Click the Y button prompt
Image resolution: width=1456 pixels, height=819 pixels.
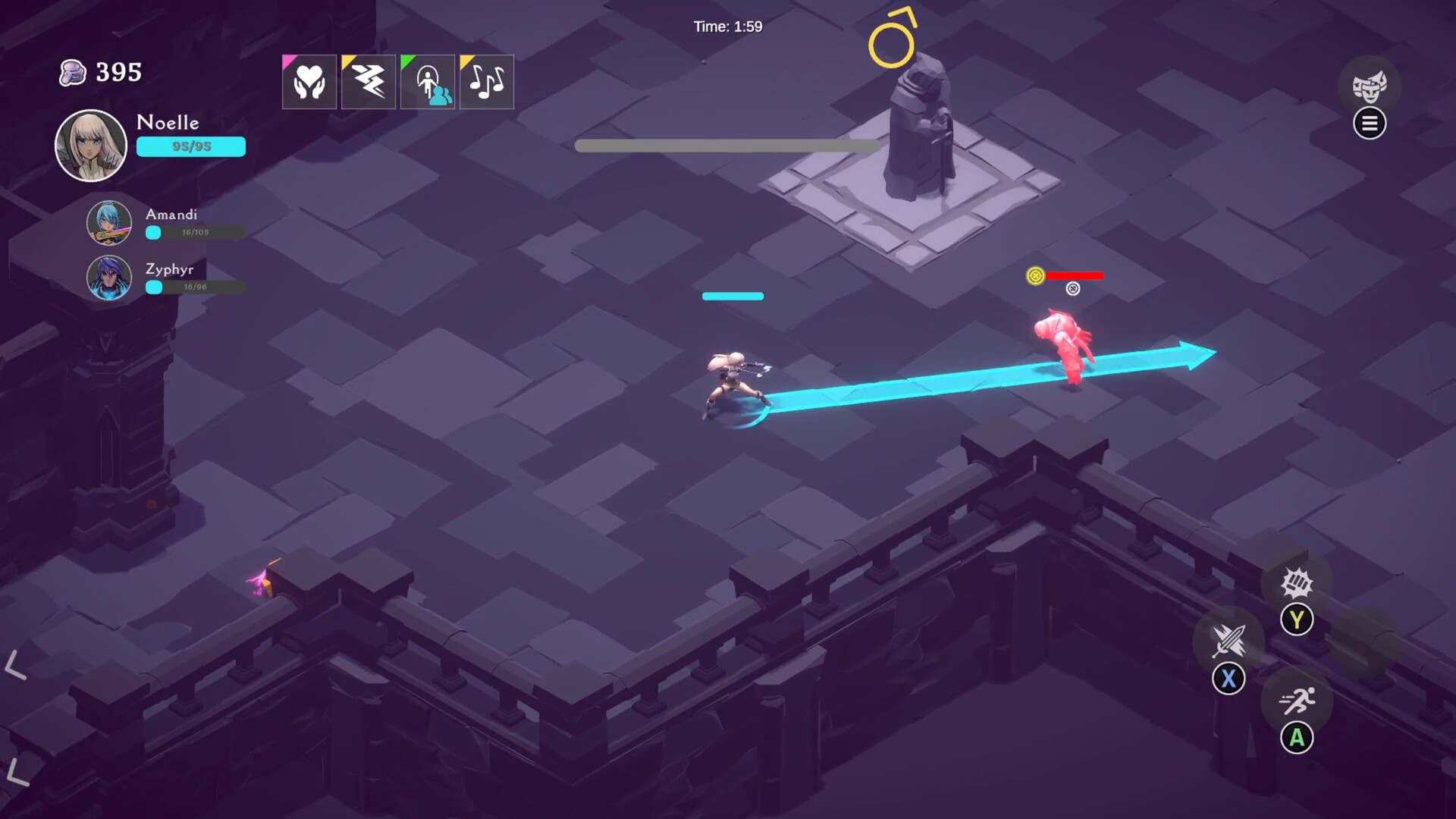[x=1298, y=620]
